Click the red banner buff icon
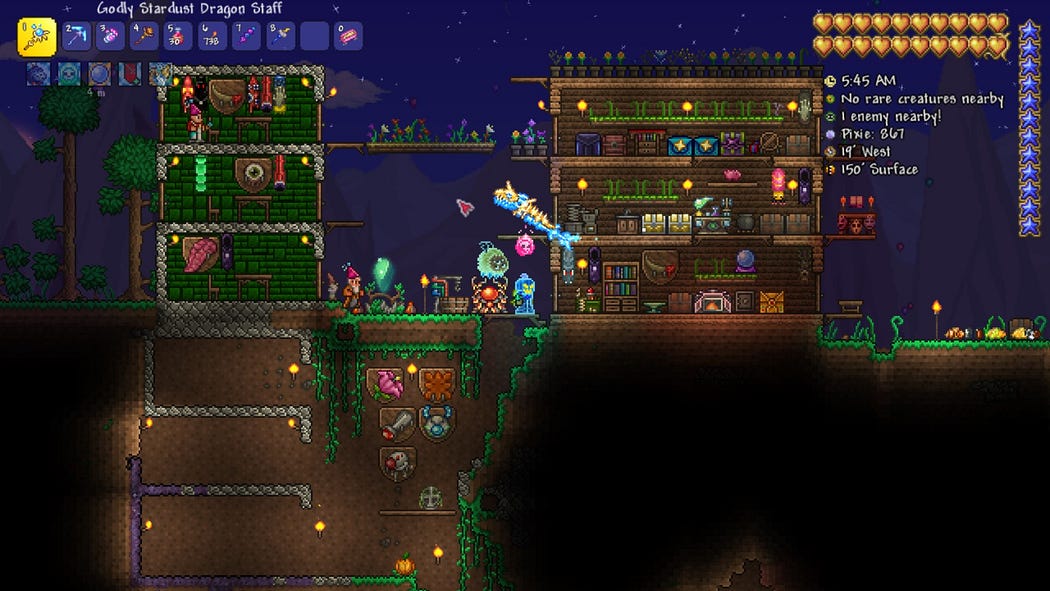Screen dimensions: 1050x591 130,73
